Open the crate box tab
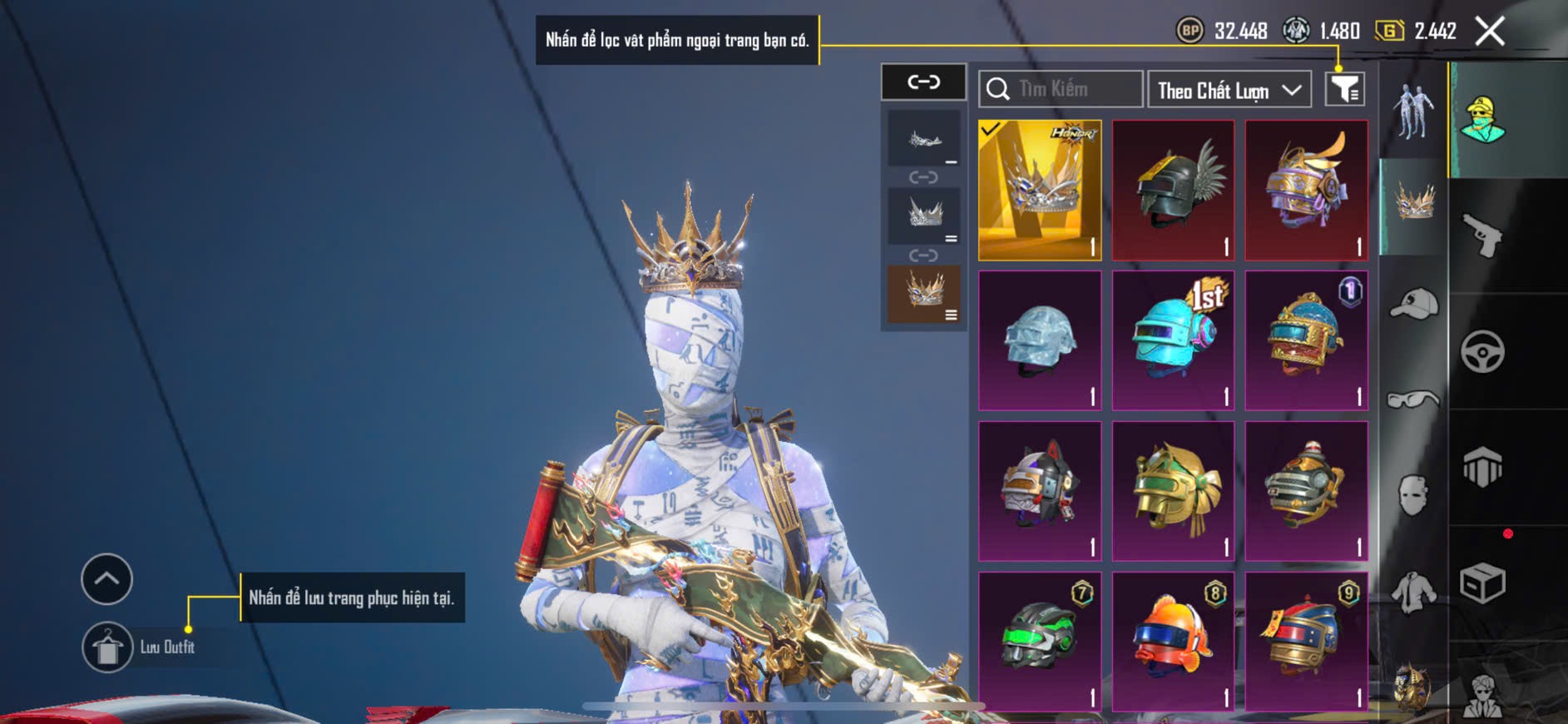Viewport: 1568px width, 724px height. click(1482, 583)
